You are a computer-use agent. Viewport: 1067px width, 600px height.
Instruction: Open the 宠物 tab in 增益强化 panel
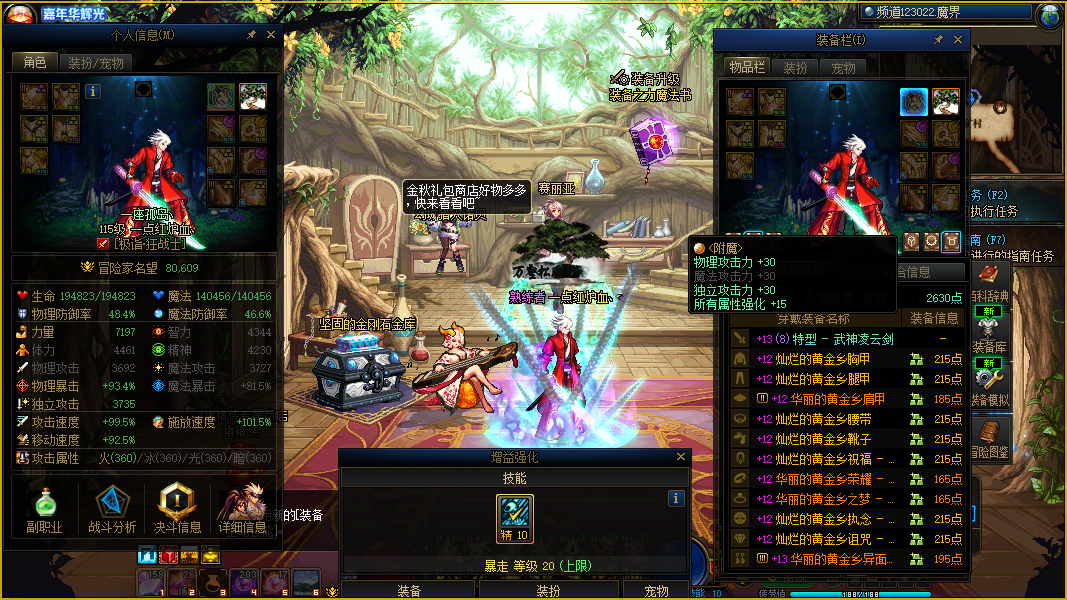pos(656,591)
